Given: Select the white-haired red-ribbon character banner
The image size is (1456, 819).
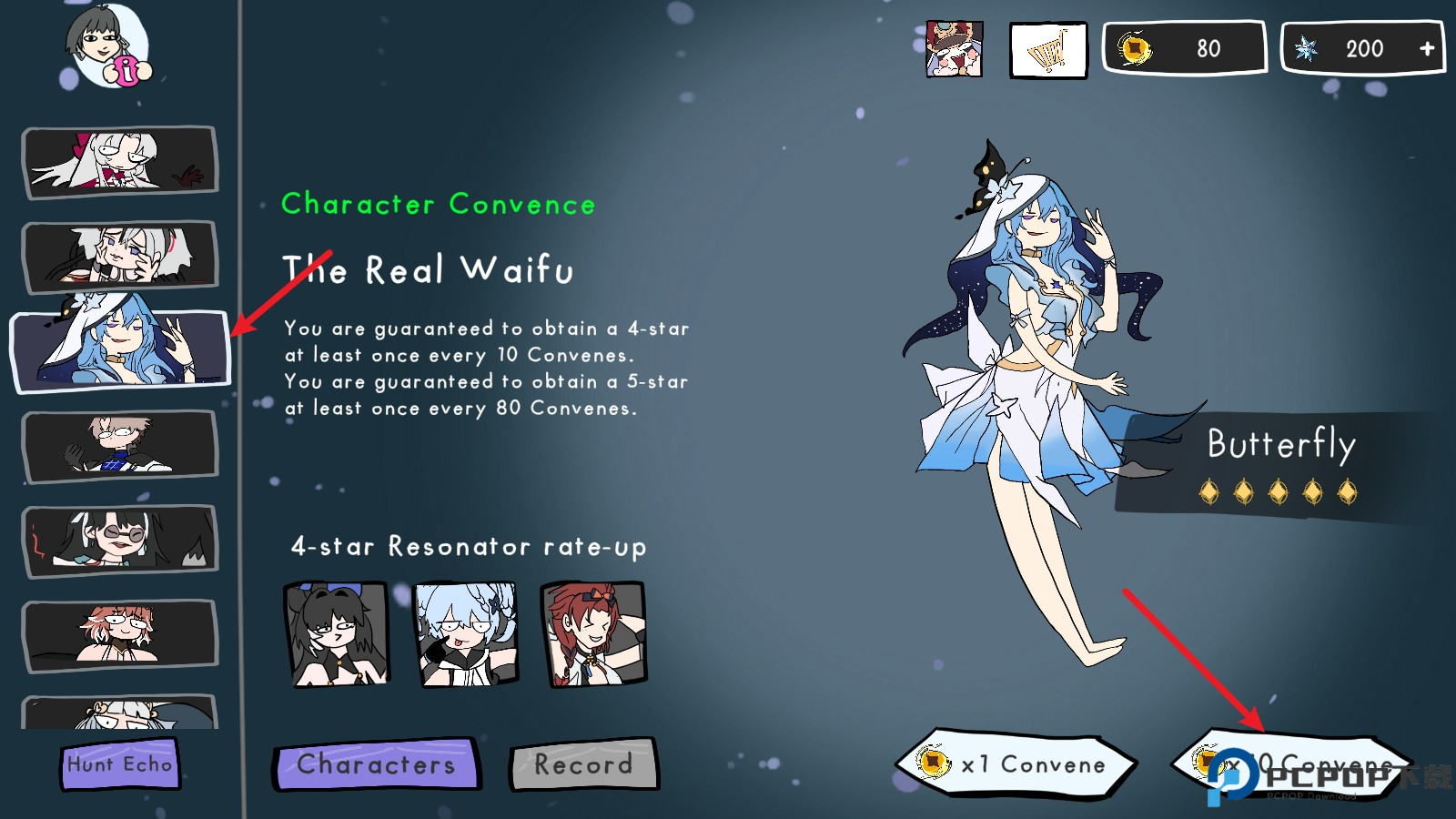Looking at the screenshot, I should click(x=120, y=161).
